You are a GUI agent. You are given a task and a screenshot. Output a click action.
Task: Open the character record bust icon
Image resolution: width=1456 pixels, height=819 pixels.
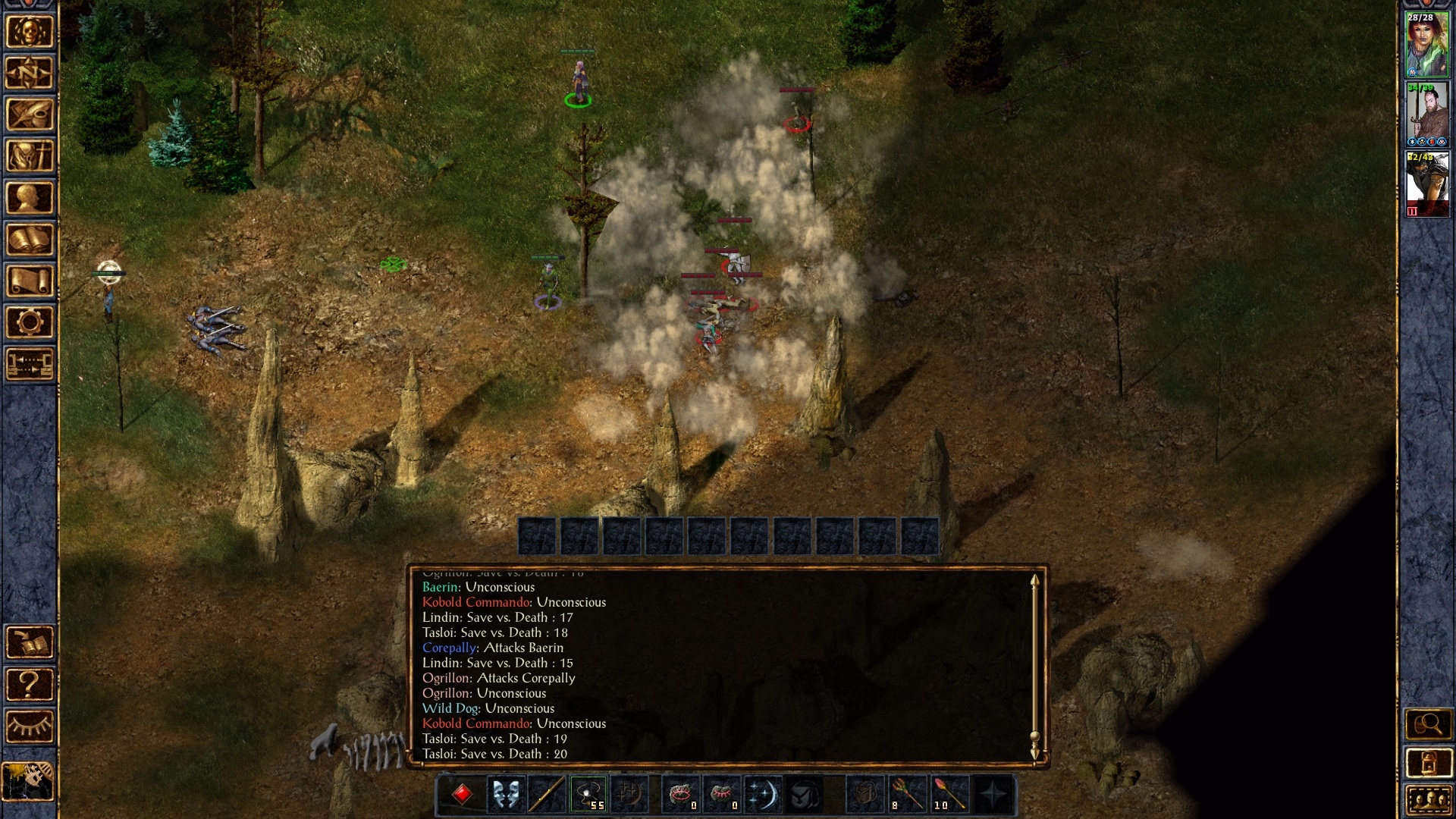30,199
